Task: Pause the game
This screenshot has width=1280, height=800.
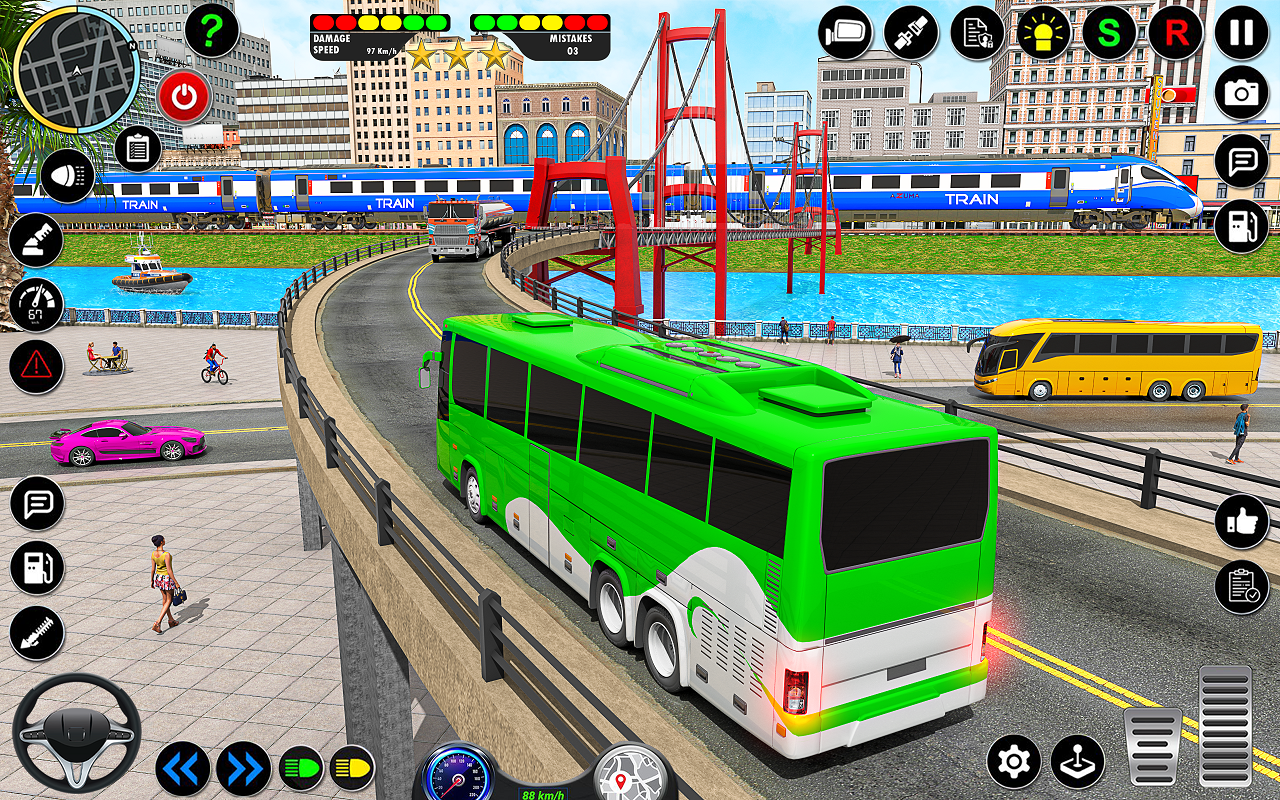Action: tap(1241, 33)
